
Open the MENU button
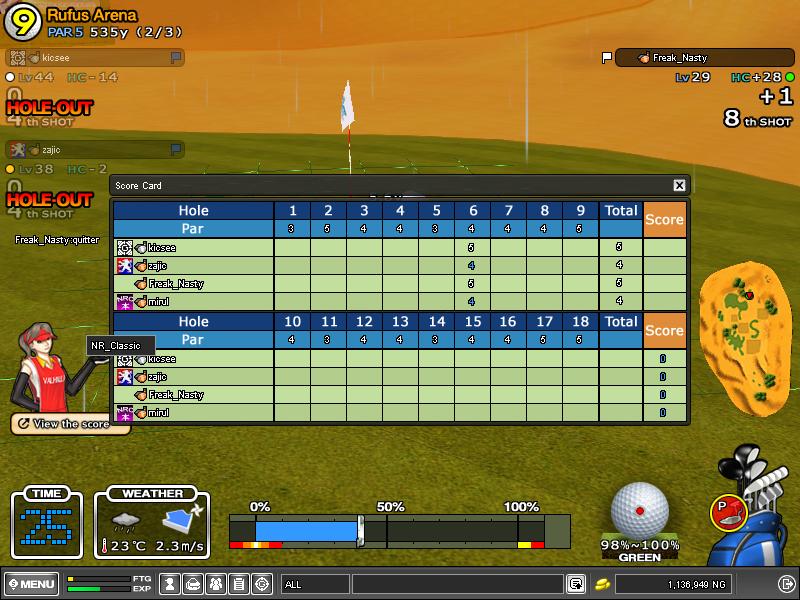(31, 584)
